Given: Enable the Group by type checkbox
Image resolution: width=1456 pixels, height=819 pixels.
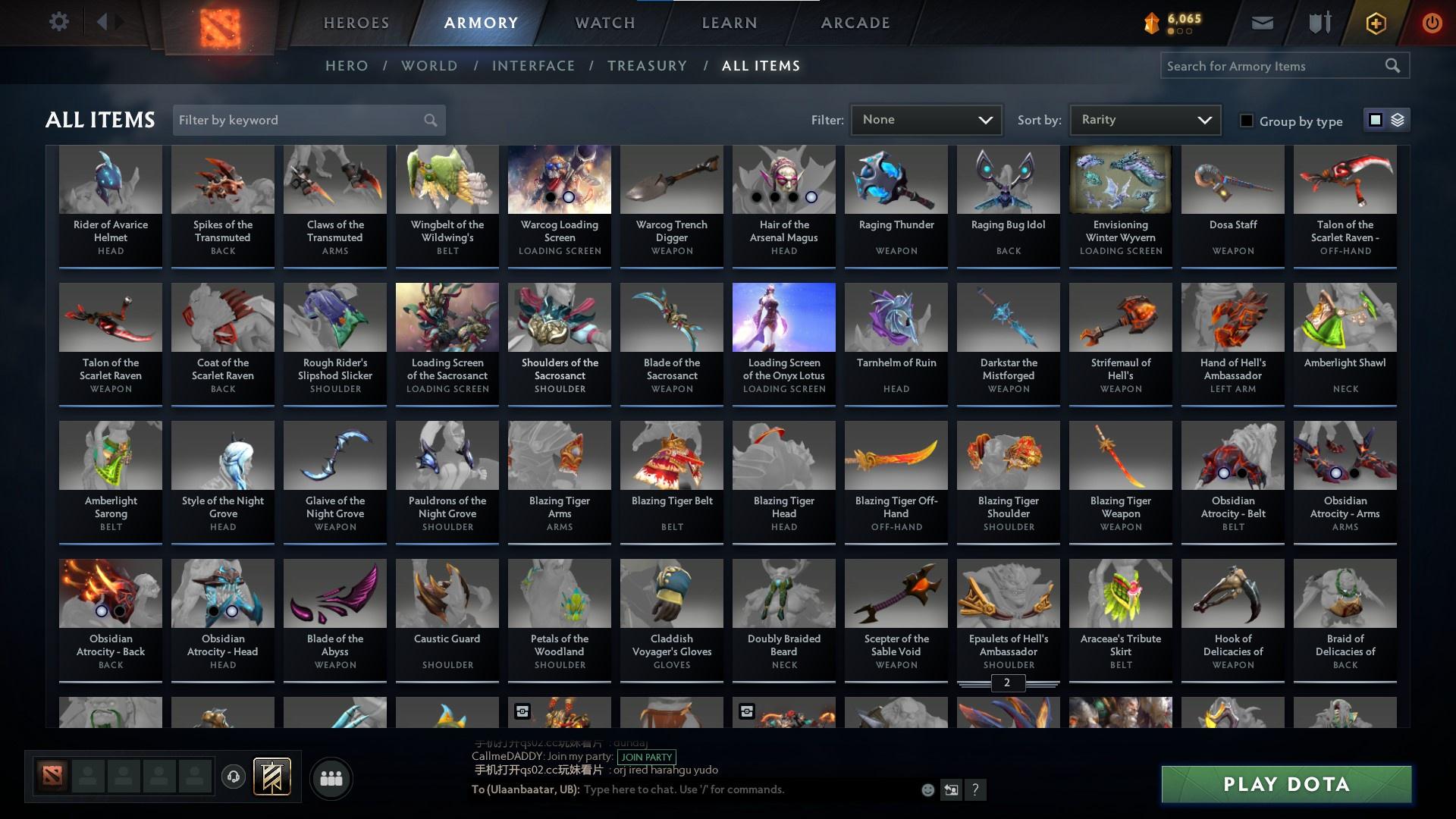Looking at the screenshot, I should tap(1247, 120).
